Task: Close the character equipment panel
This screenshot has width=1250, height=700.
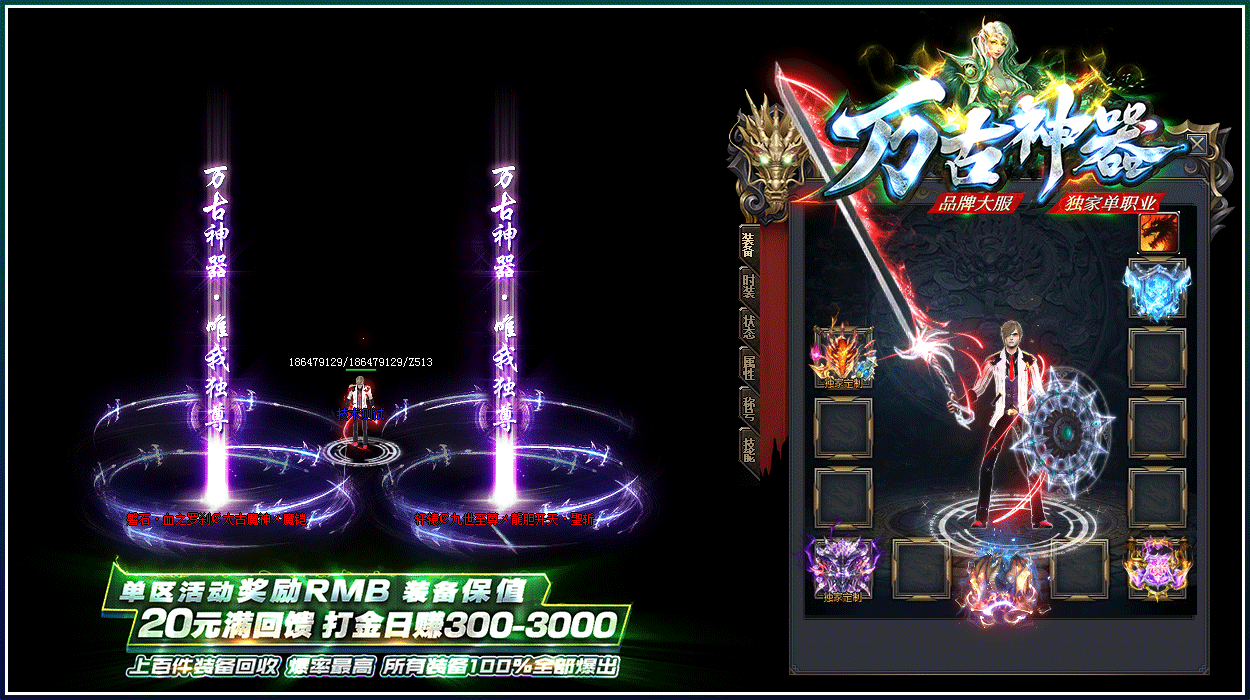Action: click(1197, 145)
